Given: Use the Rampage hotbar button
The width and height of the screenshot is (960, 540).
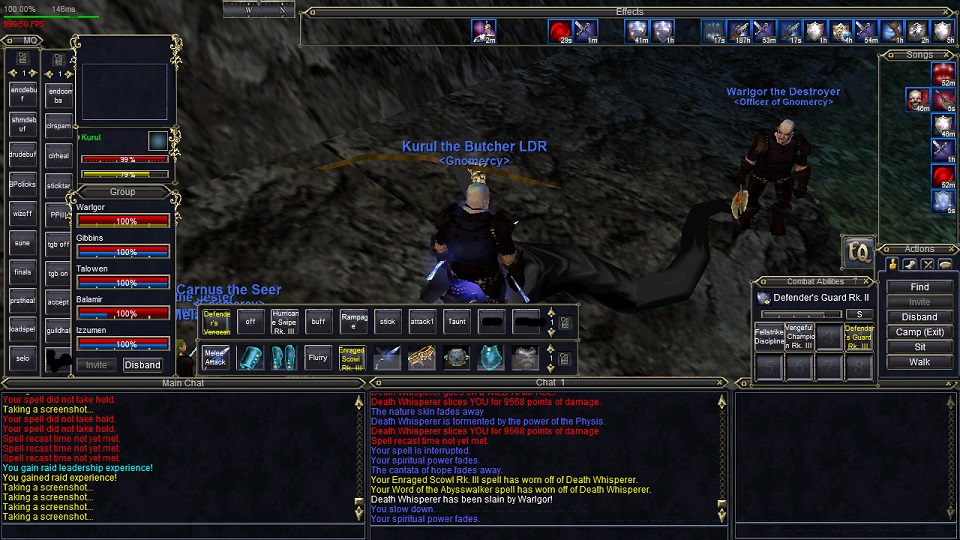Looking at the screenshot, I should pyautogui.click(x=354, y=321).
